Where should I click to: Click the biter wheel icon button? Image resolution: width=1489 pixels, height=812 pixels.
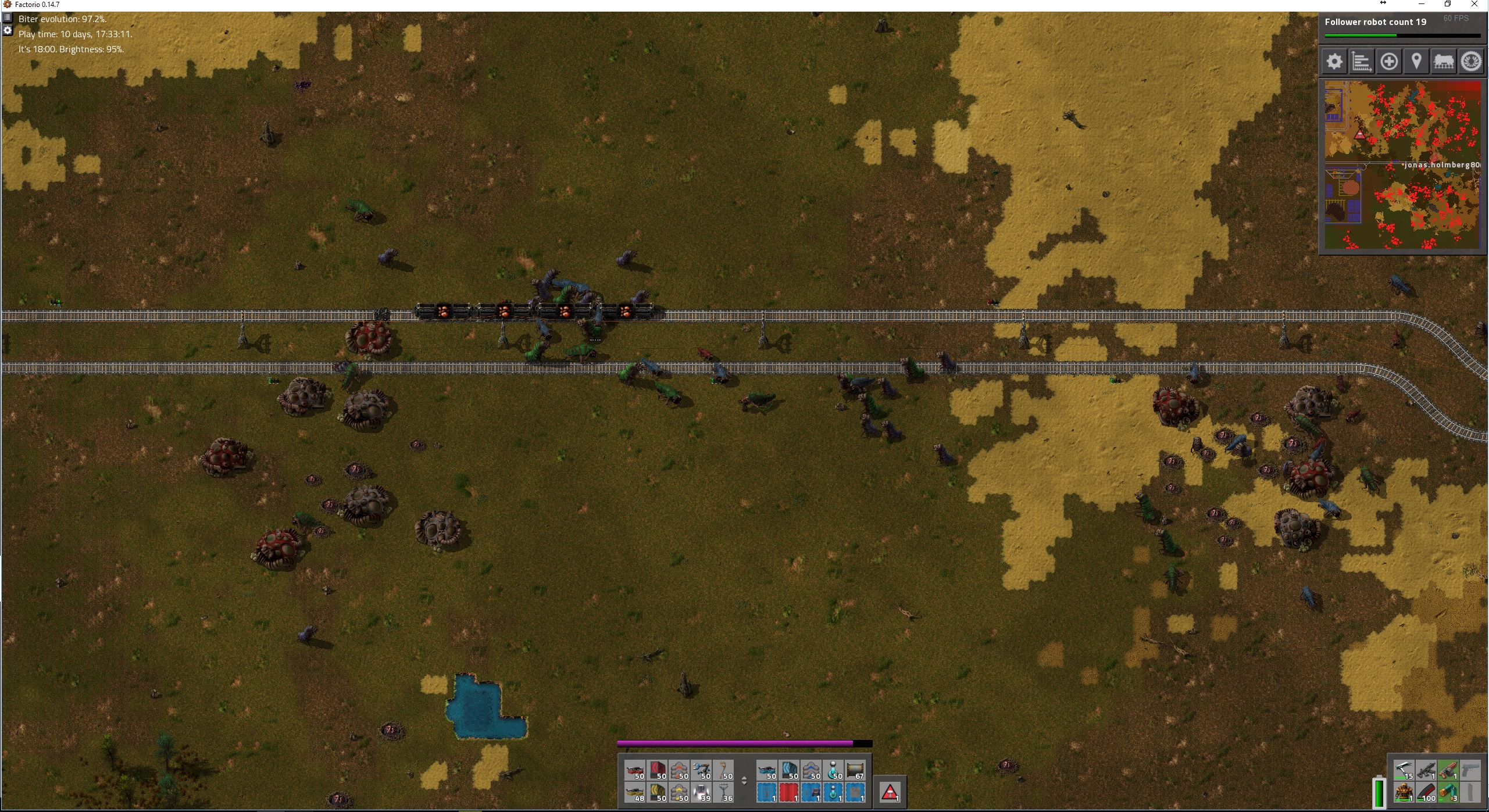click(1471, 62)
